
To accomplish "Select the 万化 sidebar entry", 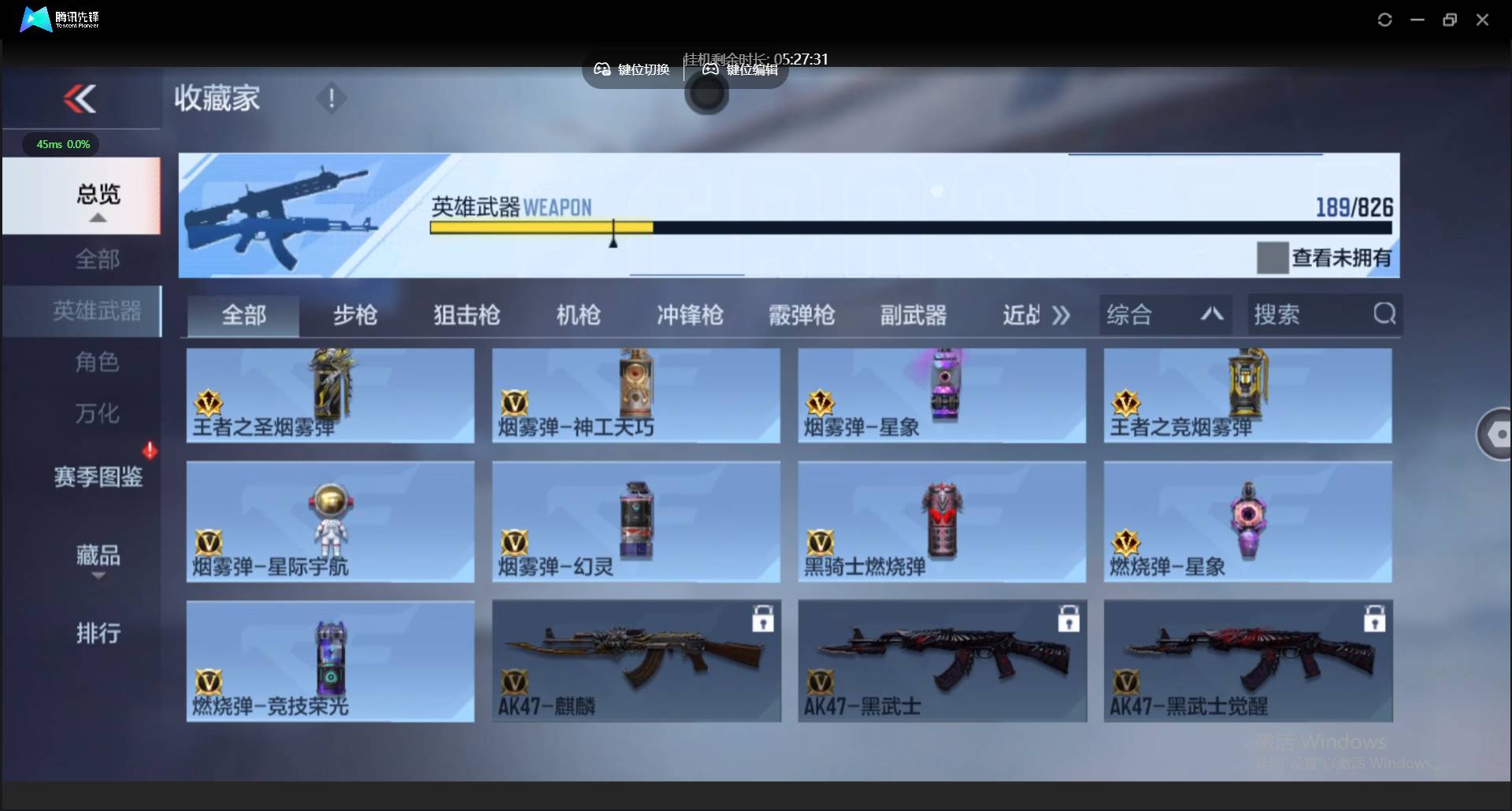I will pos(98,413).
